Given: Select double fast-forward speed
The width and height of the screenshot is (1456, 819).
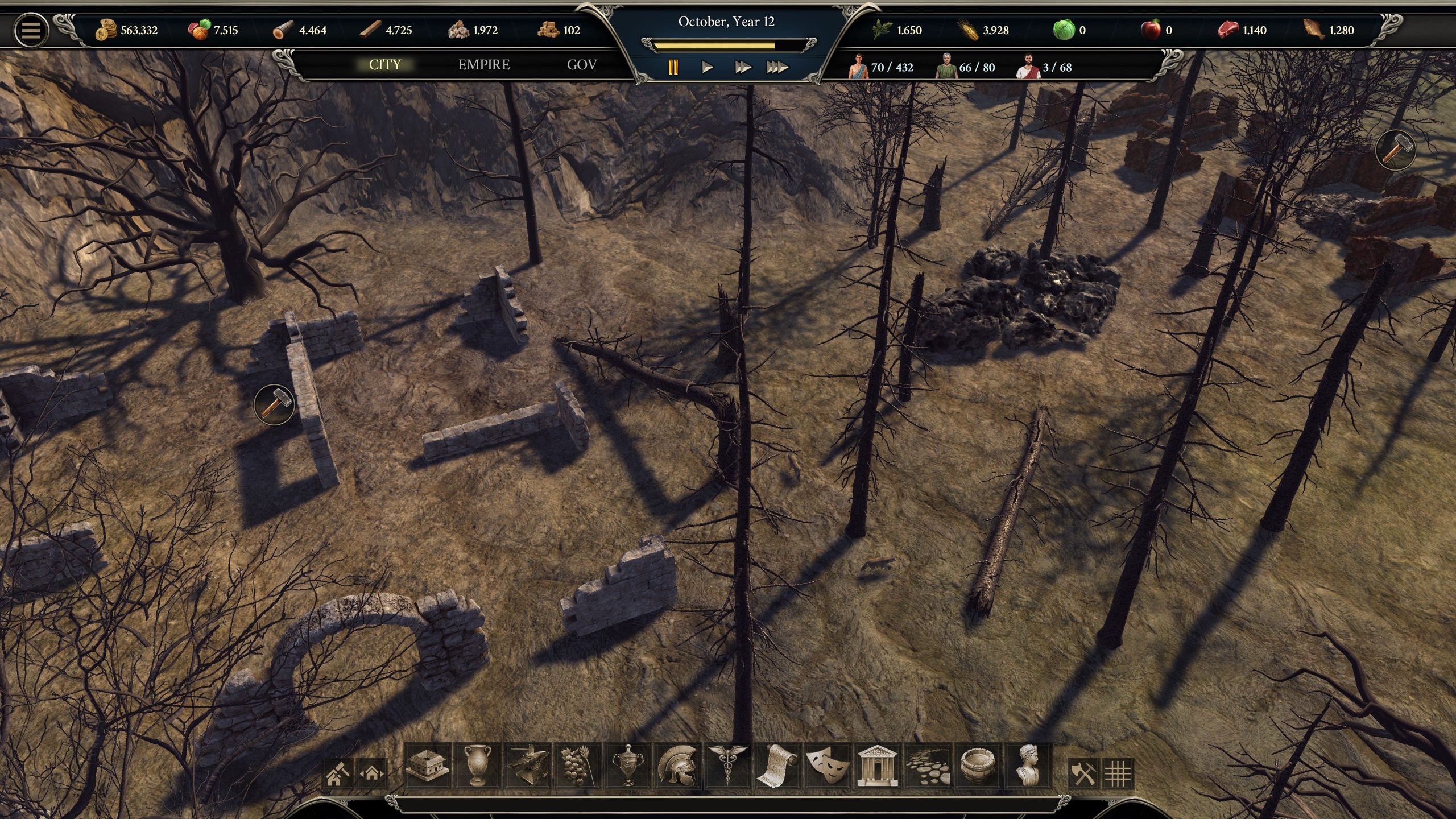Looking at the screenshot, I should coord(742,68).
